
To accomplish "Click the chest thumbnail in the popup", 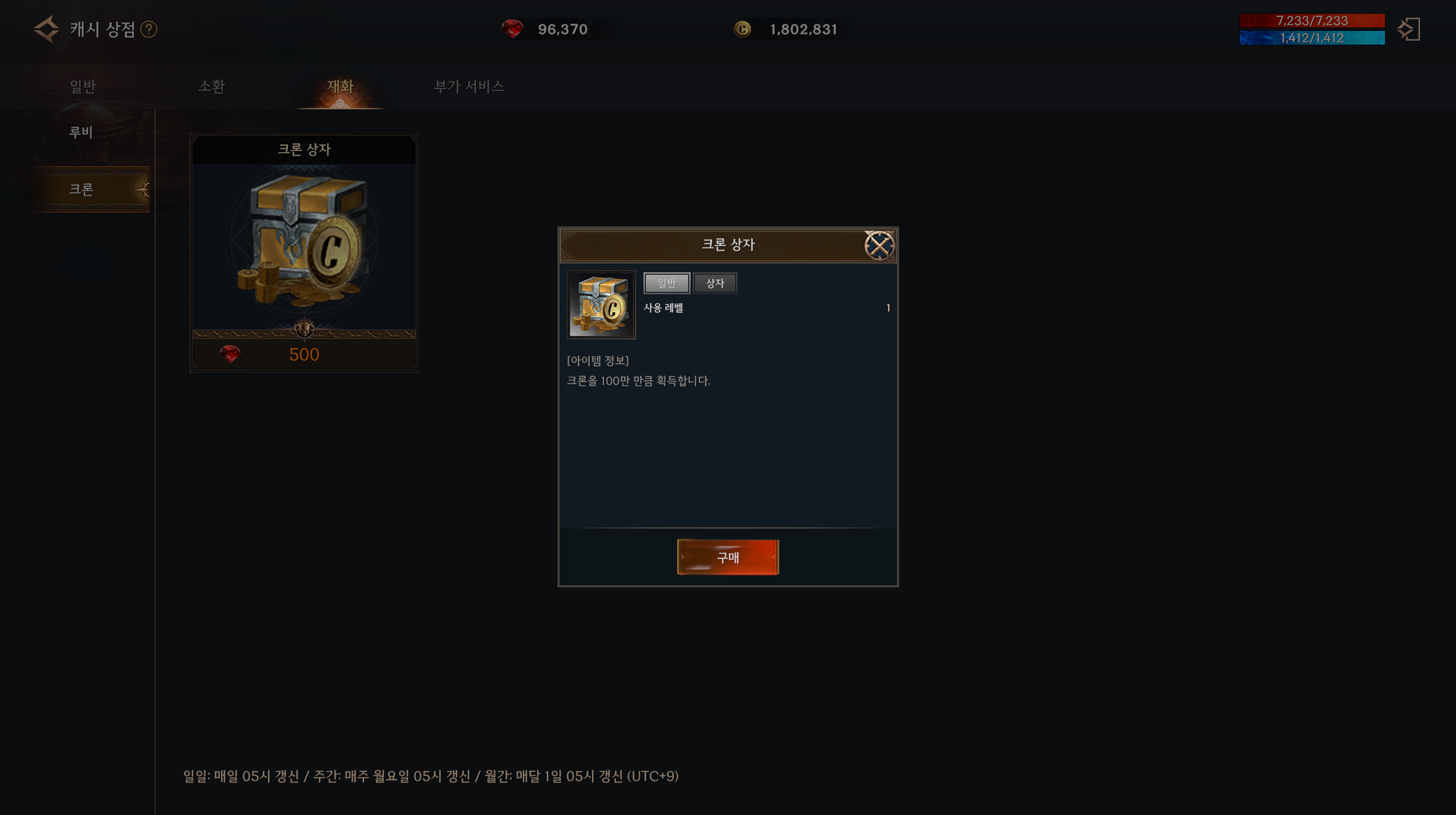I will point(601,305).
